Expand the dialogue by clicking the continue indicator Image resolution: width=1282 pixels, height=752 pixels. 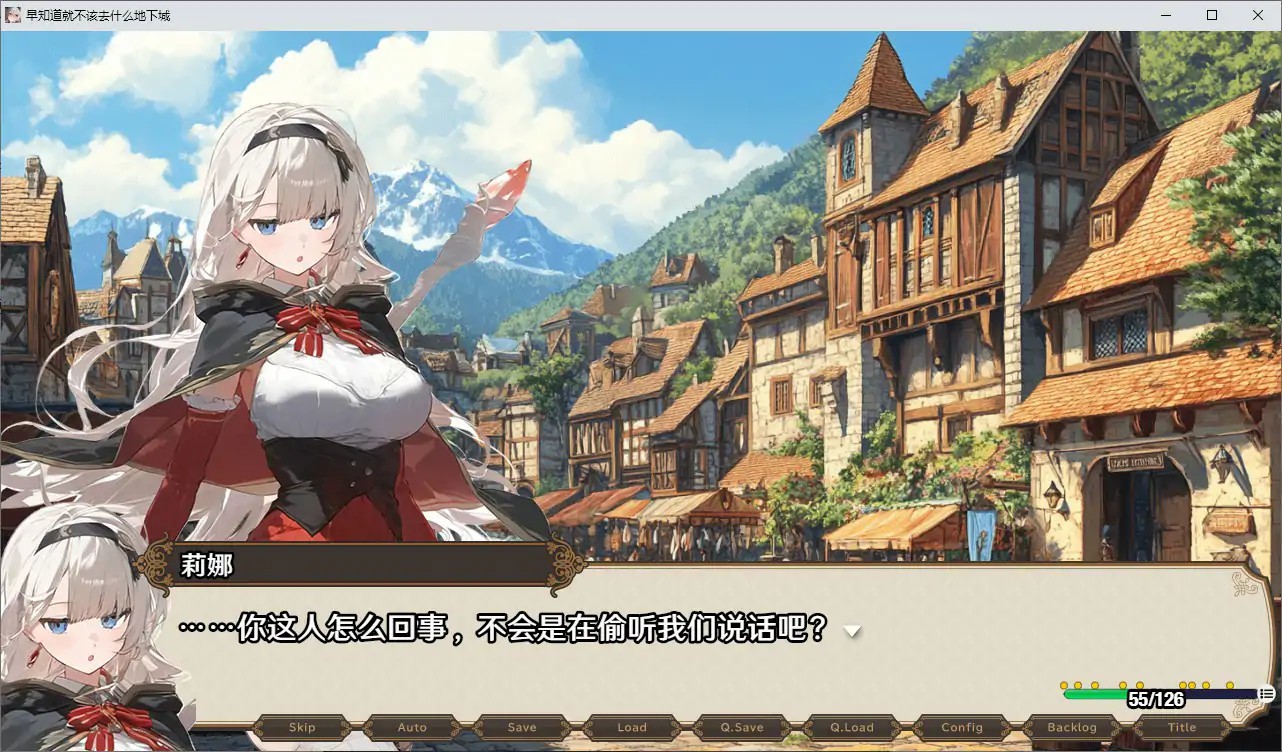pyautogui.click(x=851, y=631)
